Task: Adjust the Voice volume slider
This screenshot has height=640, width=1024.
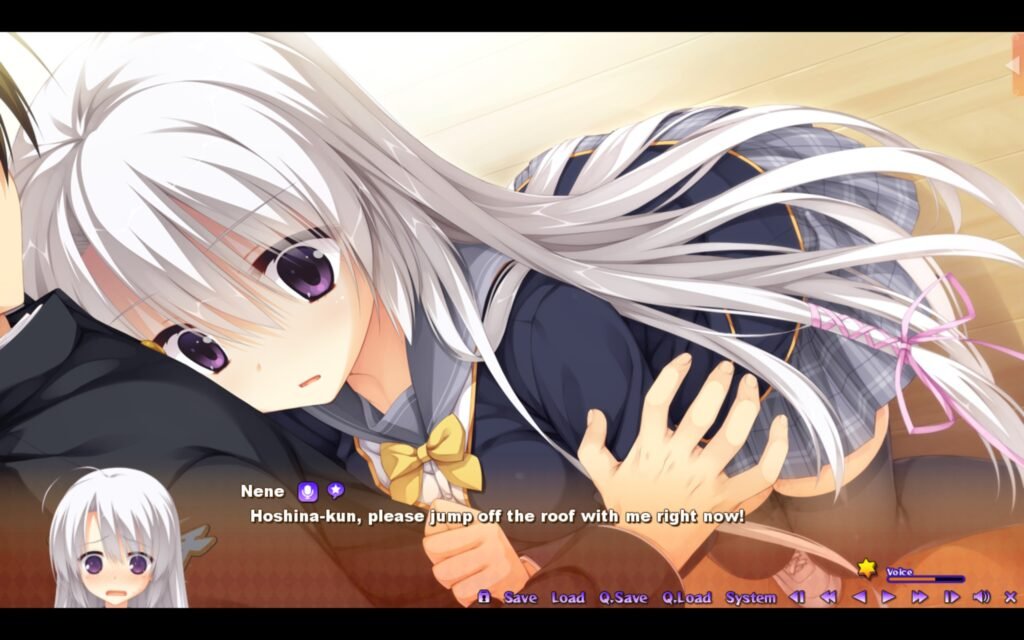Action: click(924, 579)
